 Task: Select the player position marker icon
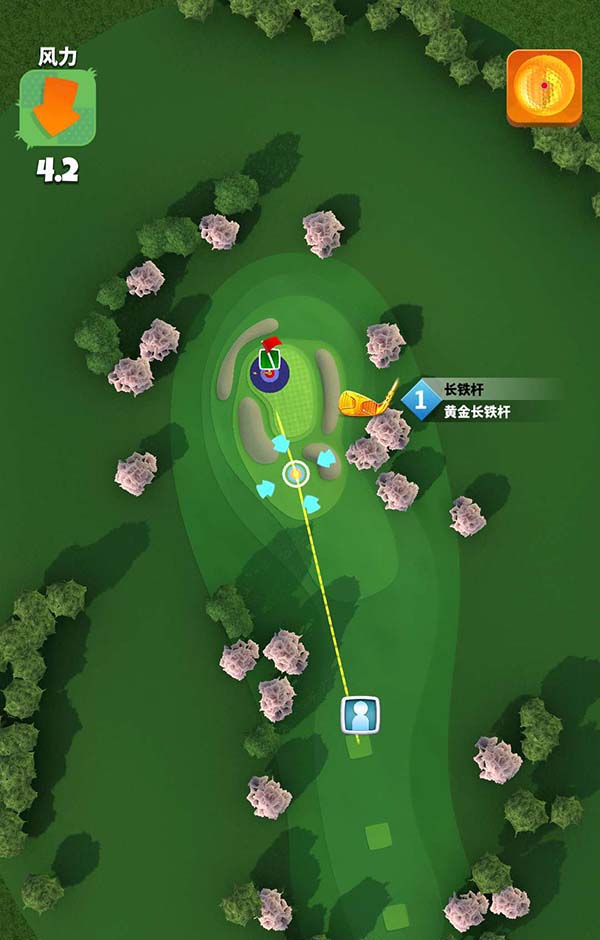[x=360, y=715]
